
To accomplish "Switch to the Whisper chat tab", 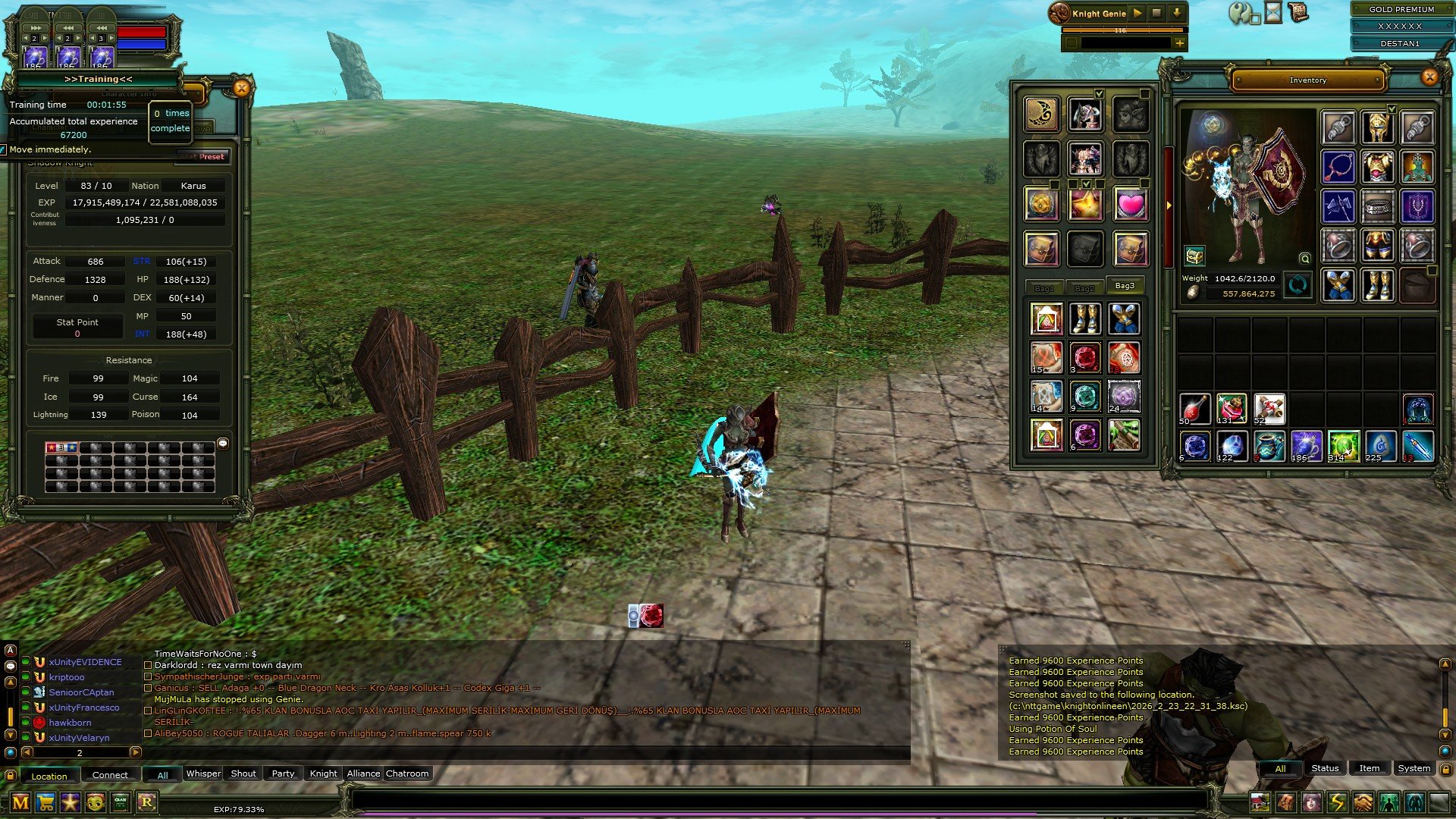I will [203, 773].
